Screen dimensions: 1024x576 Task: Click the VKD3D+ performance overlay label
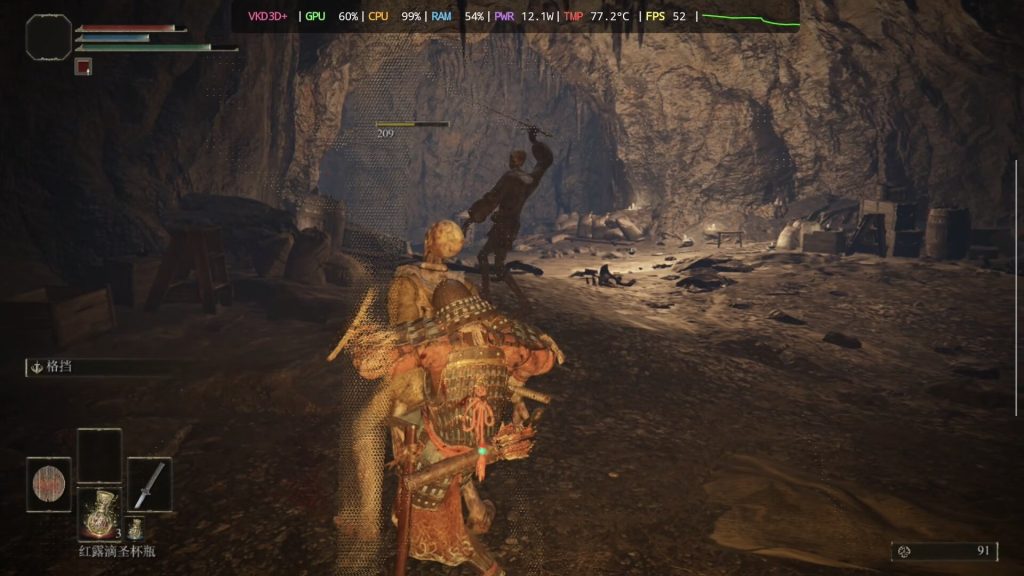[268, 16]
